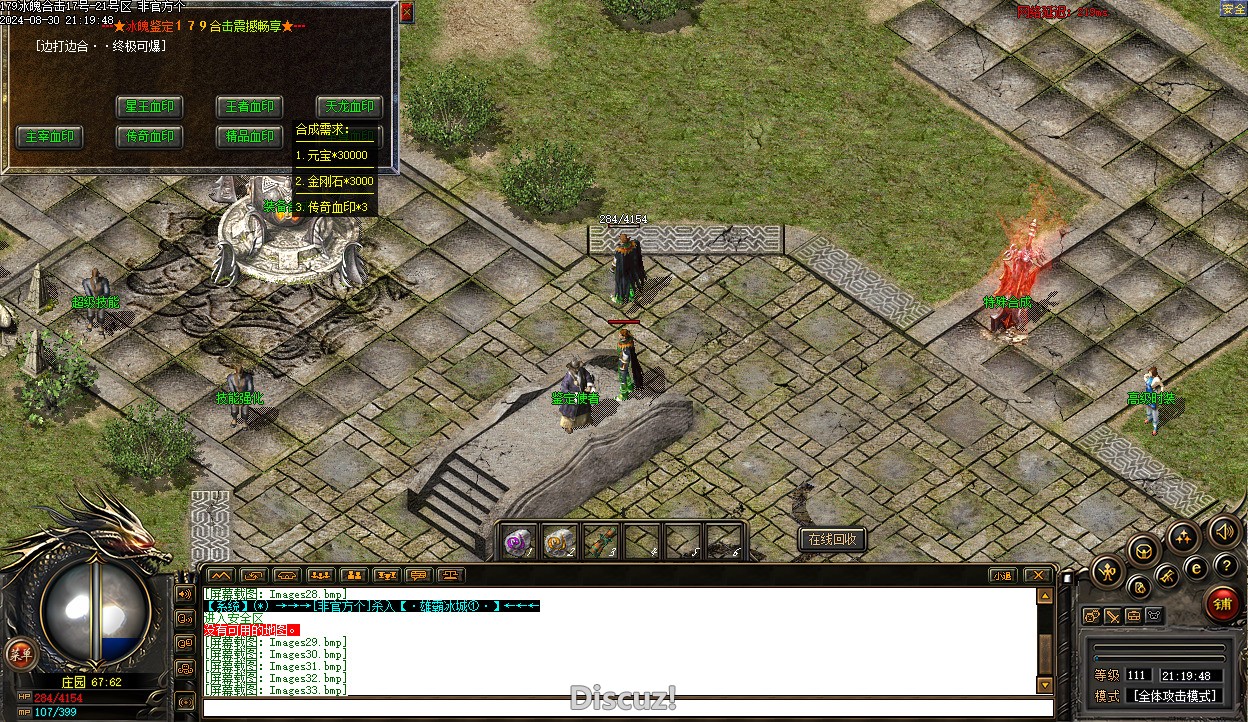Toggle the speaker sound icon
This screenshot has width=1248, height=722.
coord(1223,530)
